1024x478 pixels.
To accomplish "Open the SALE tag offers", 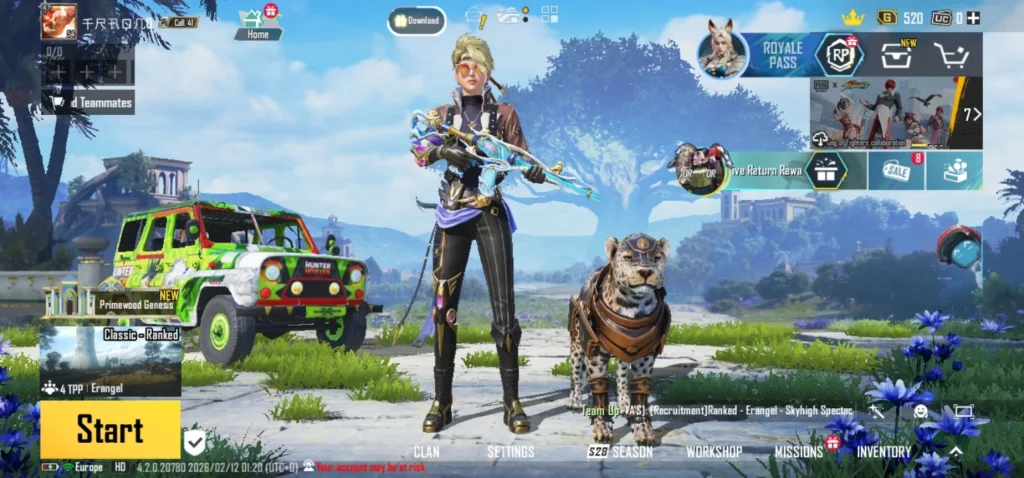I will 897,171.
